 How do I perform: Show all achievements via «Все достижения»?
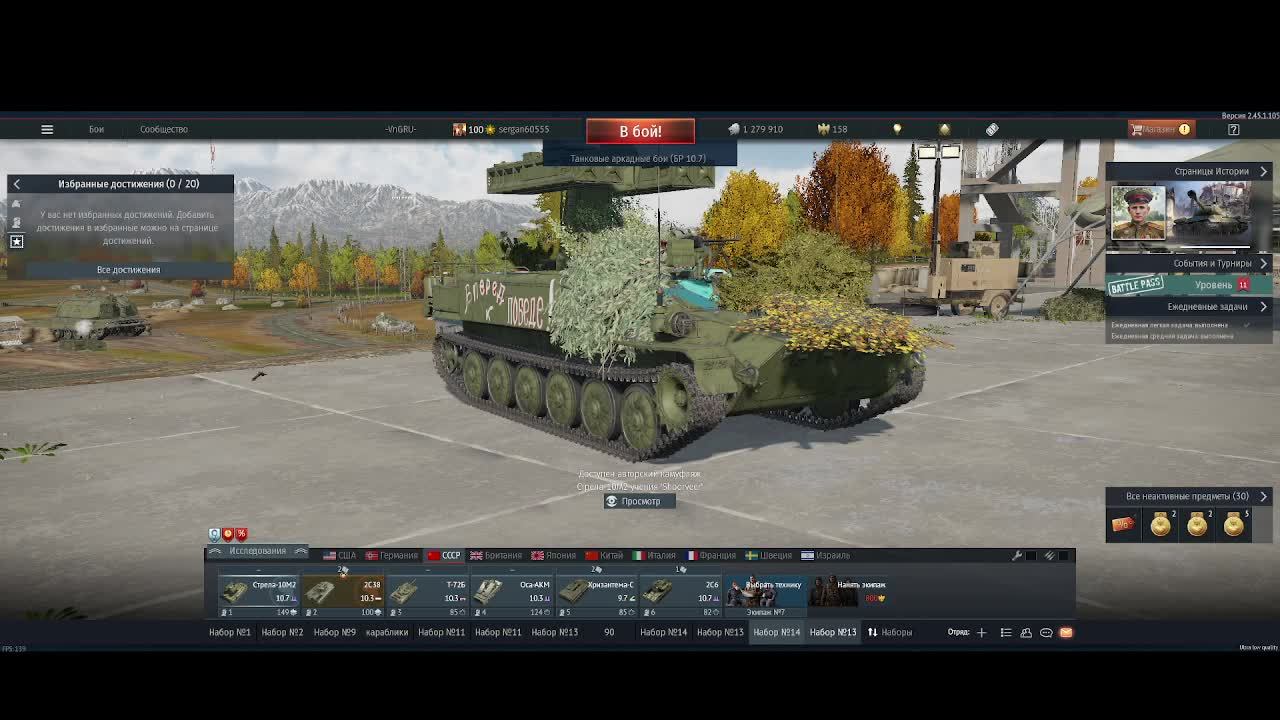pos(128,270)
